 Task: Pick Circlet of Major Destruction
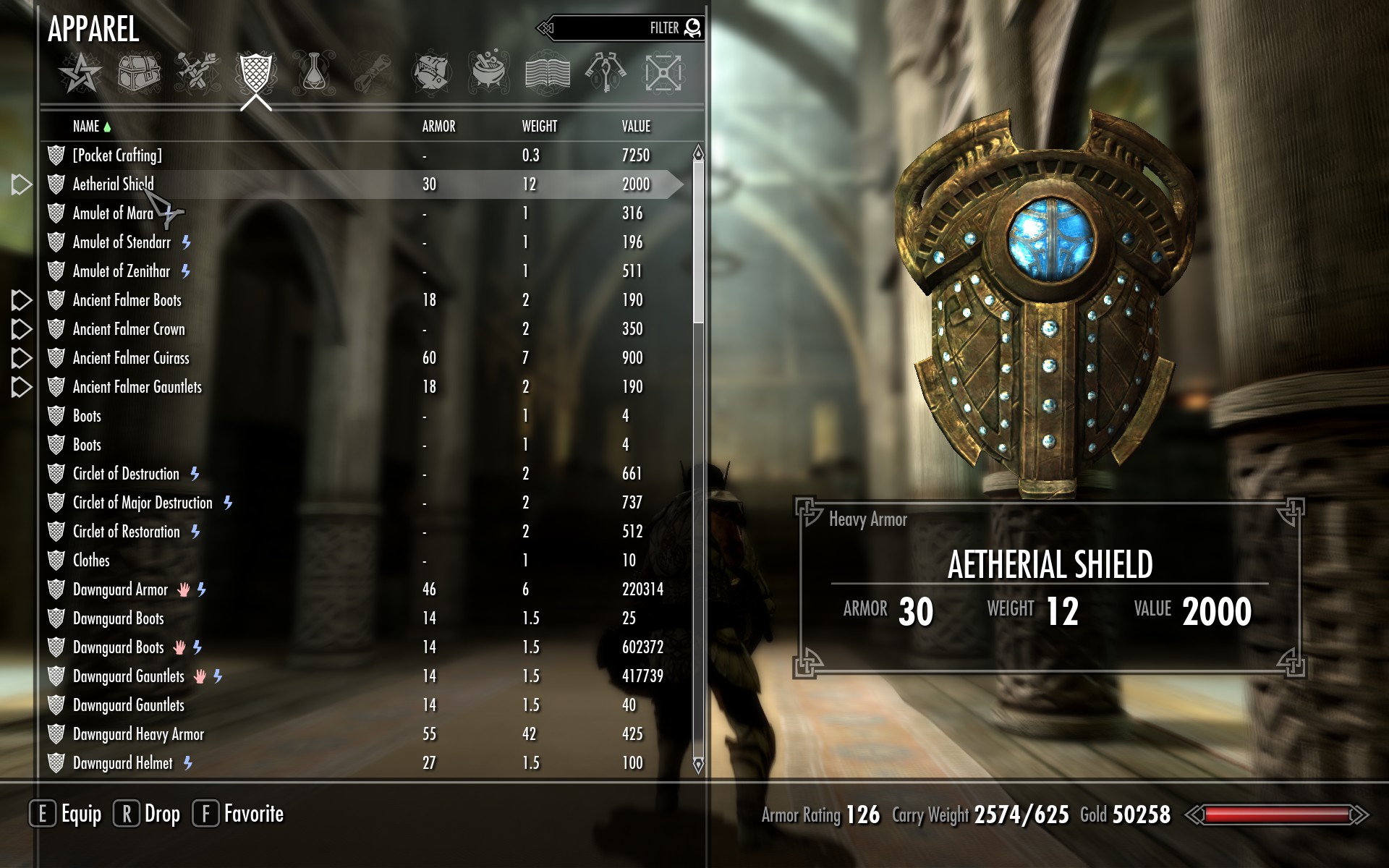point(143,503)
